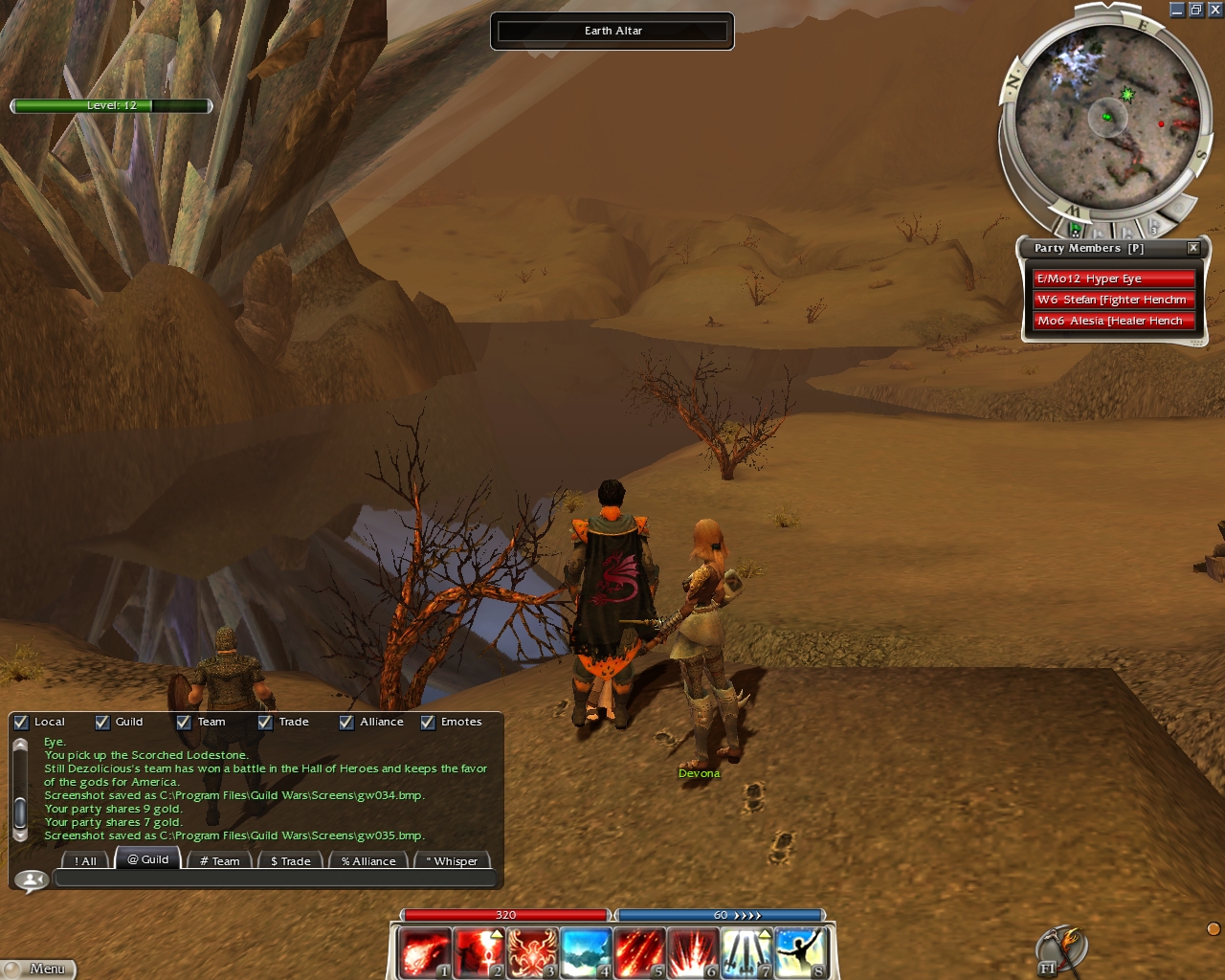Screen dimensions: 1225x980
Task: Use the meteor shower skill in slot 5
Action: click(639, 952)
